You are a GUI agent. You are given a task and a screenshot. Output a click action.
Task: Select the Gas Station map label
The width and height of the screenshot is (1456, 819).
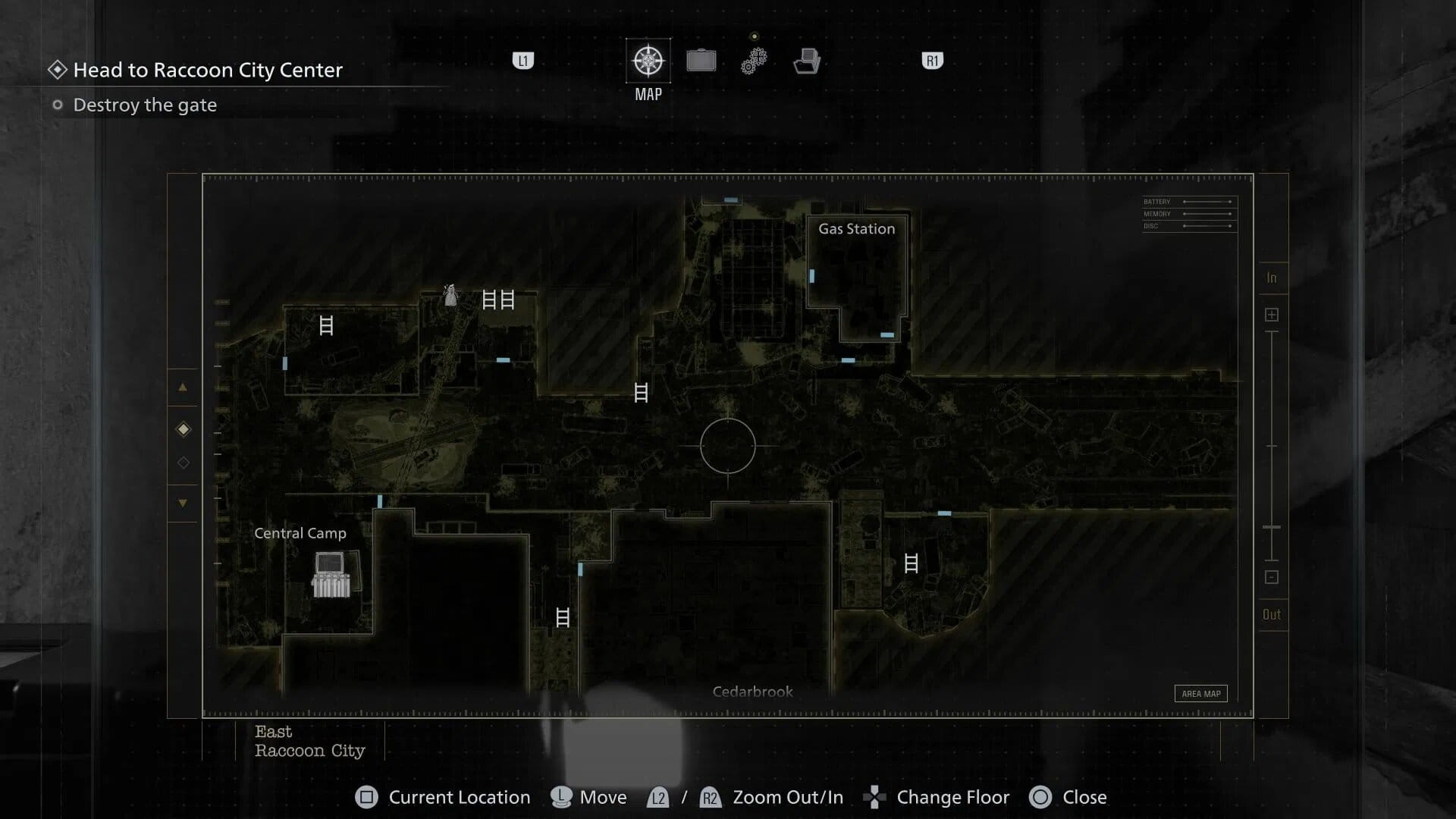pos(856,229)
